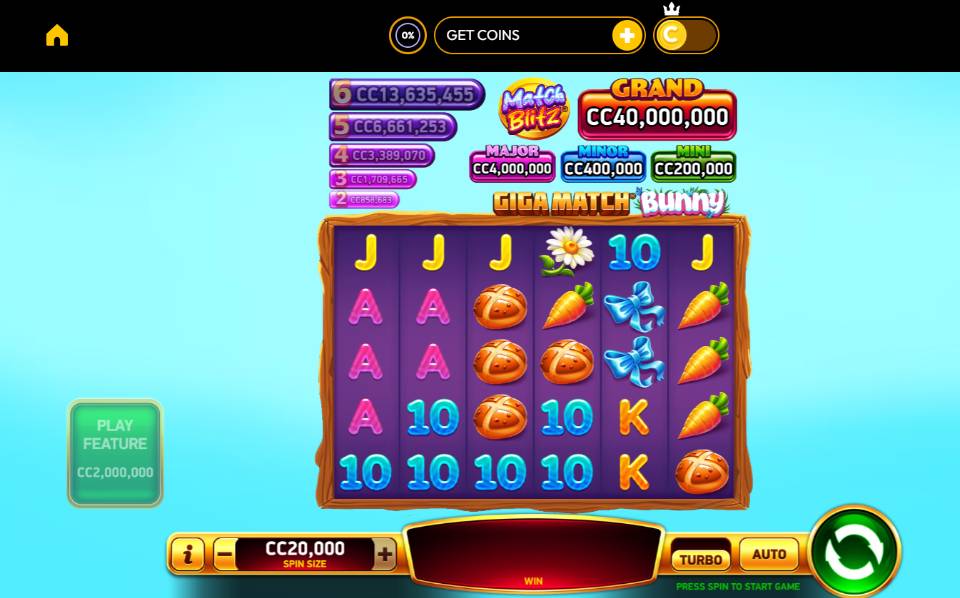Open the game info panel
The image size is (960, 598).
coord(188,553)
